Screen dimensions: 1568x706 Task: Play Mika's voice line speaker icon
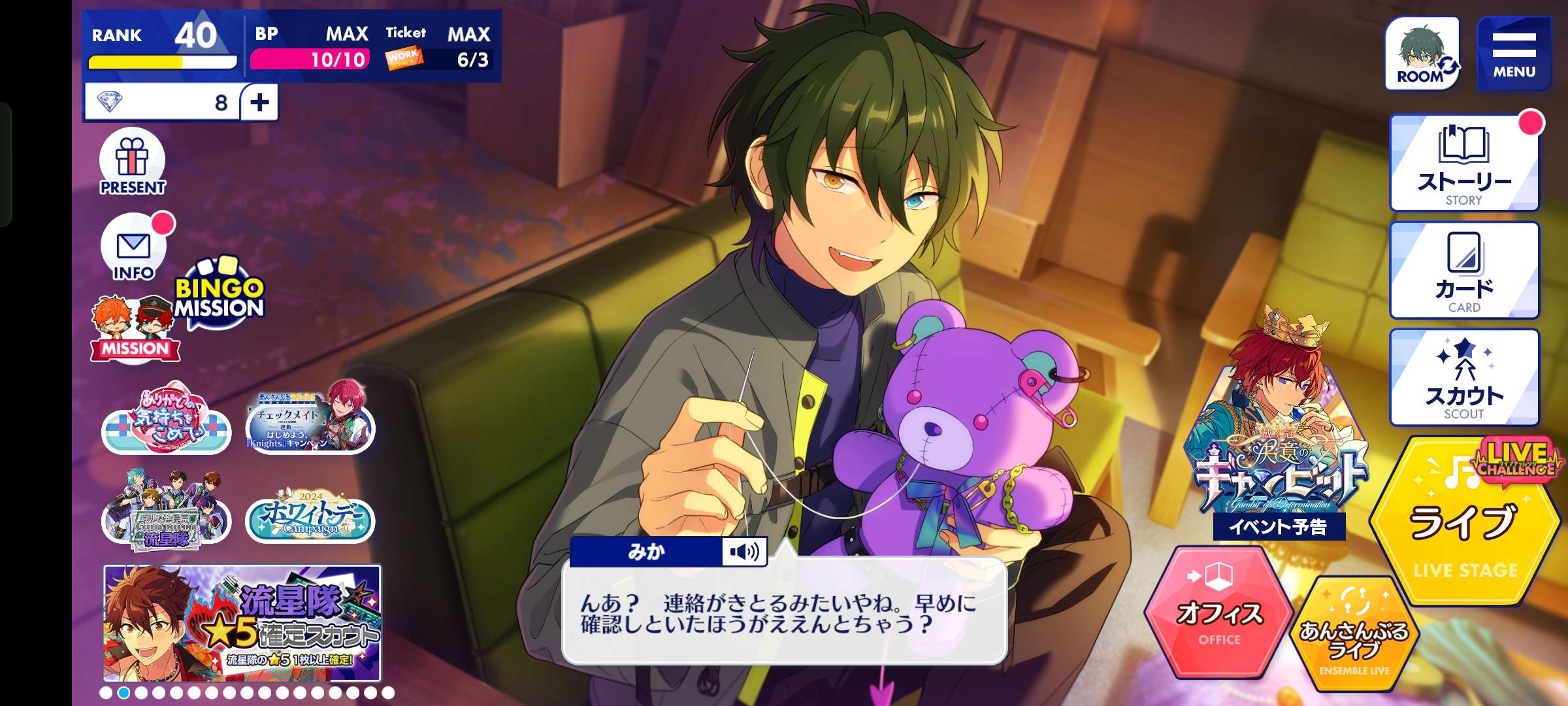click(744, 552)
